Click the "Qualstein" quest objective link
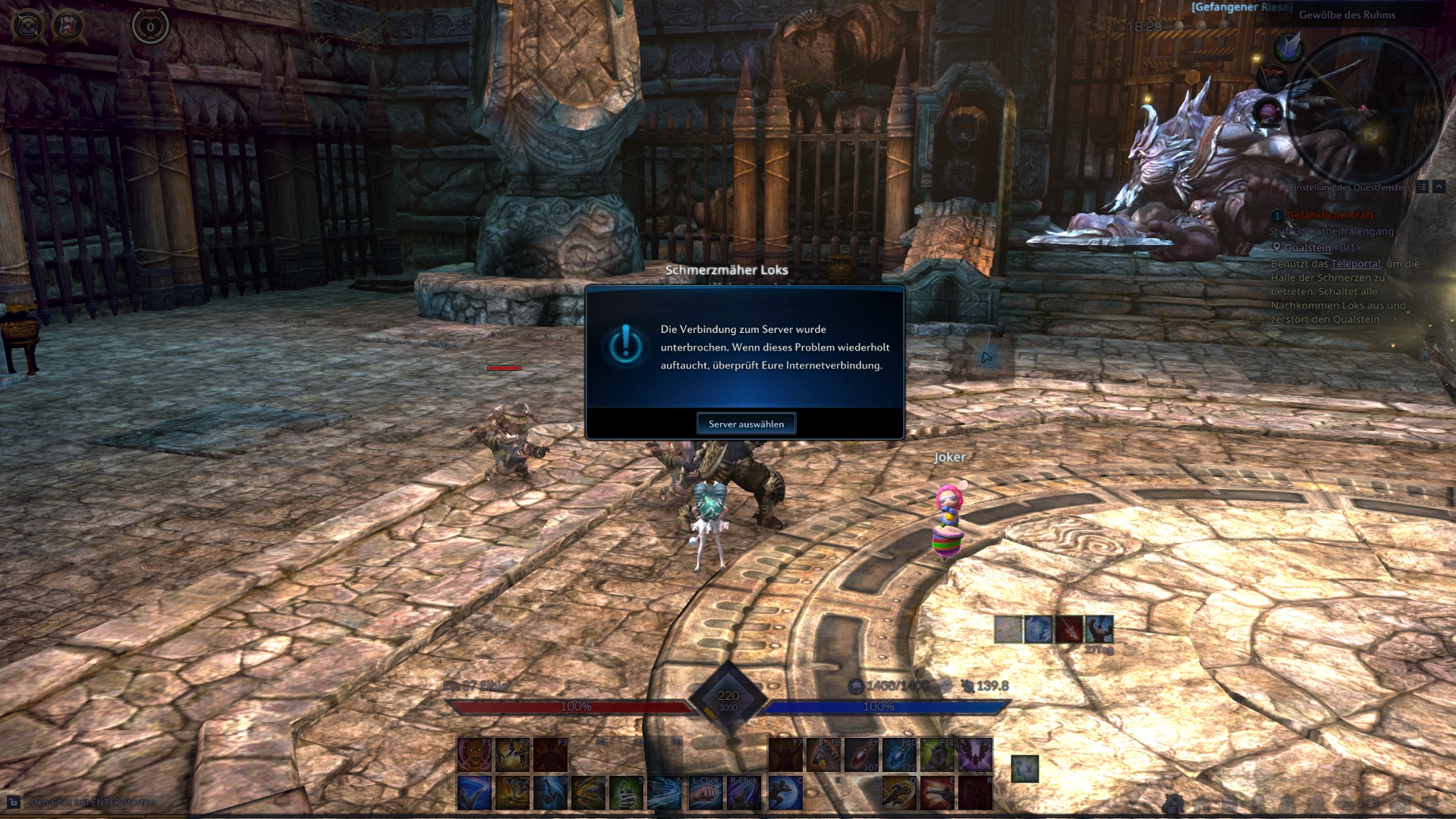The width and height of the screenshot is (1456, 819). click(1307, 248)
